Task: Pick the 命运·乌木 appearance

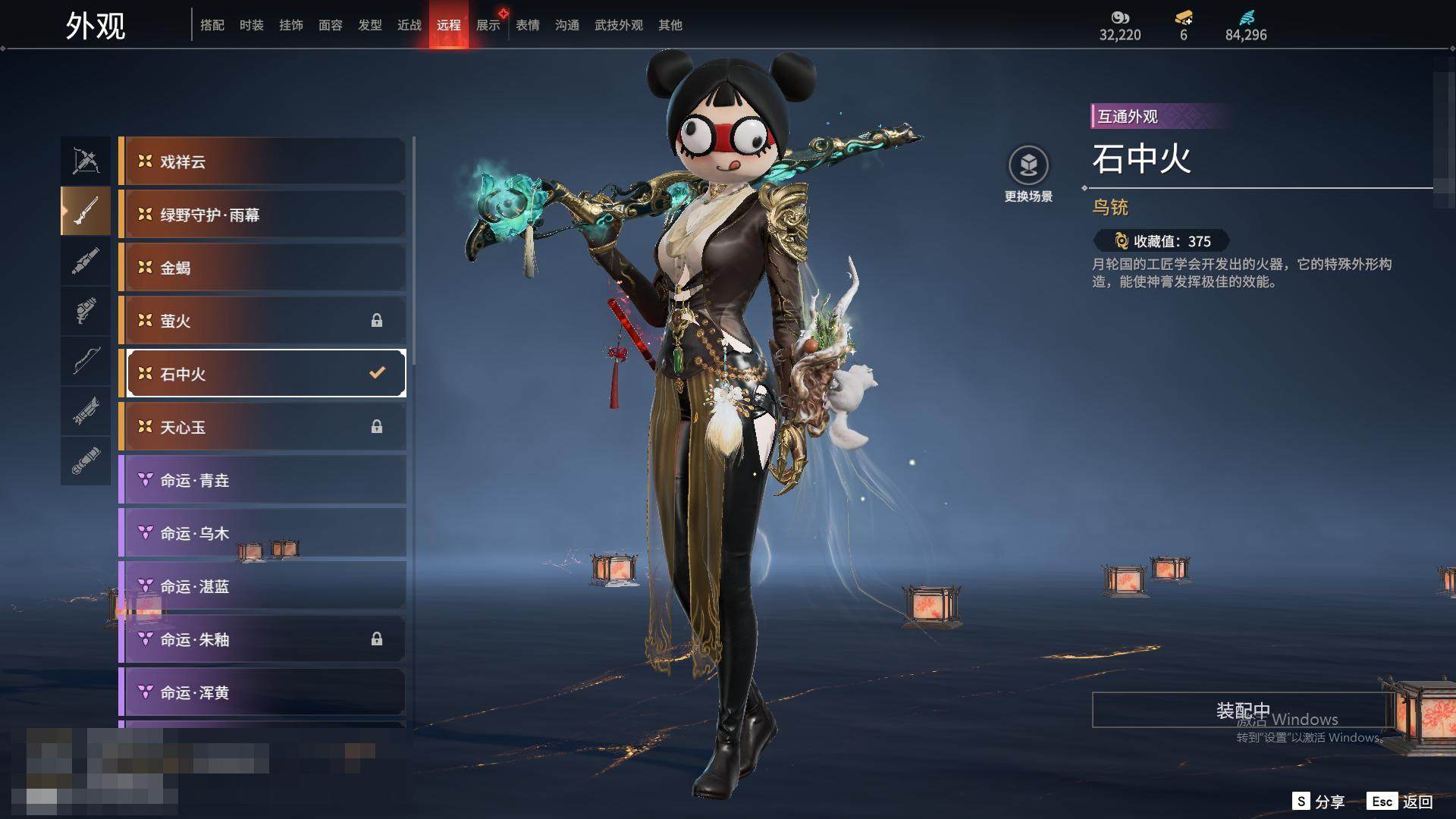Action: 262,533
